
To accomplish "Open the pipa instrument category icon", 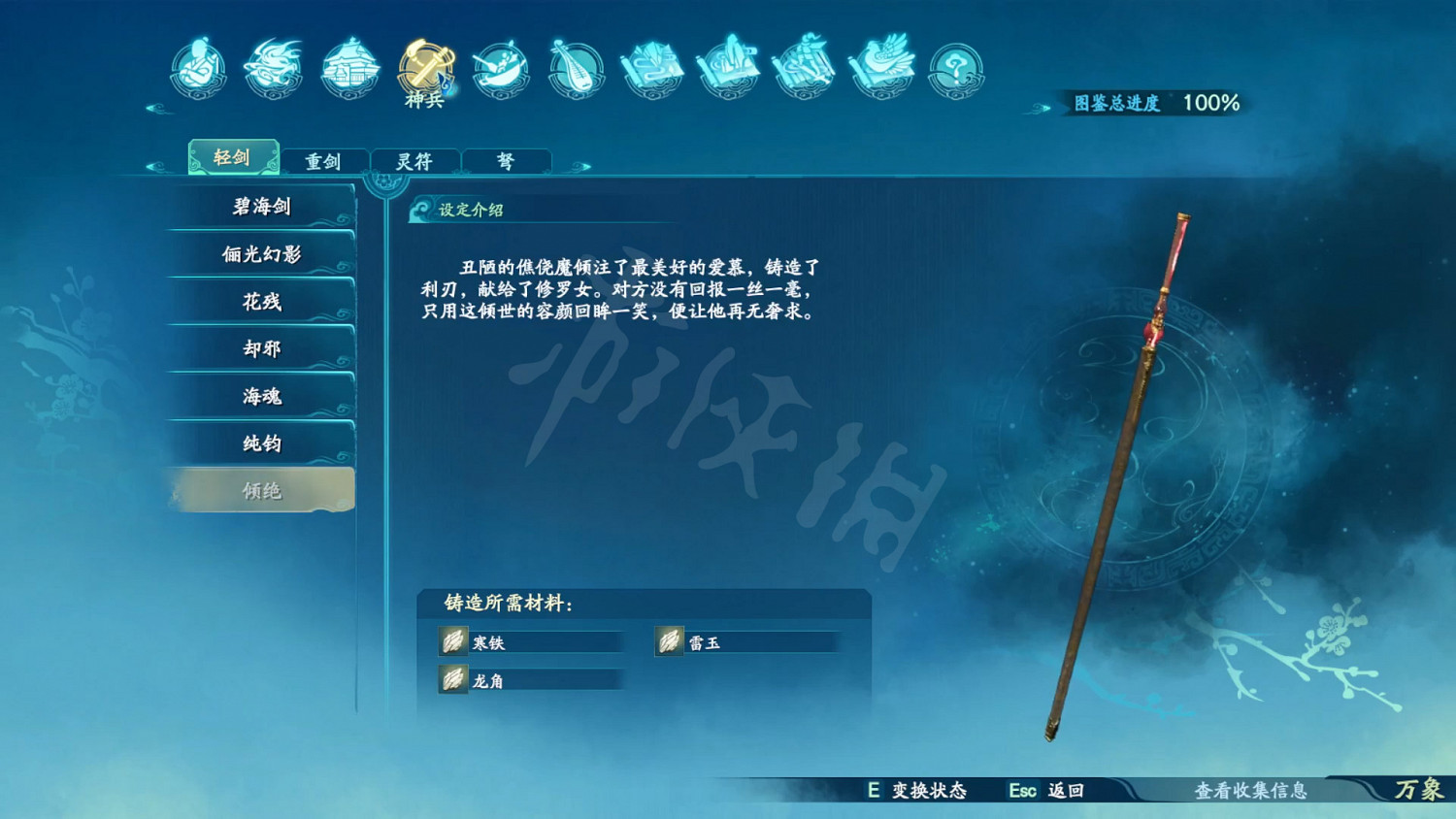I will (x=577, y=66).
